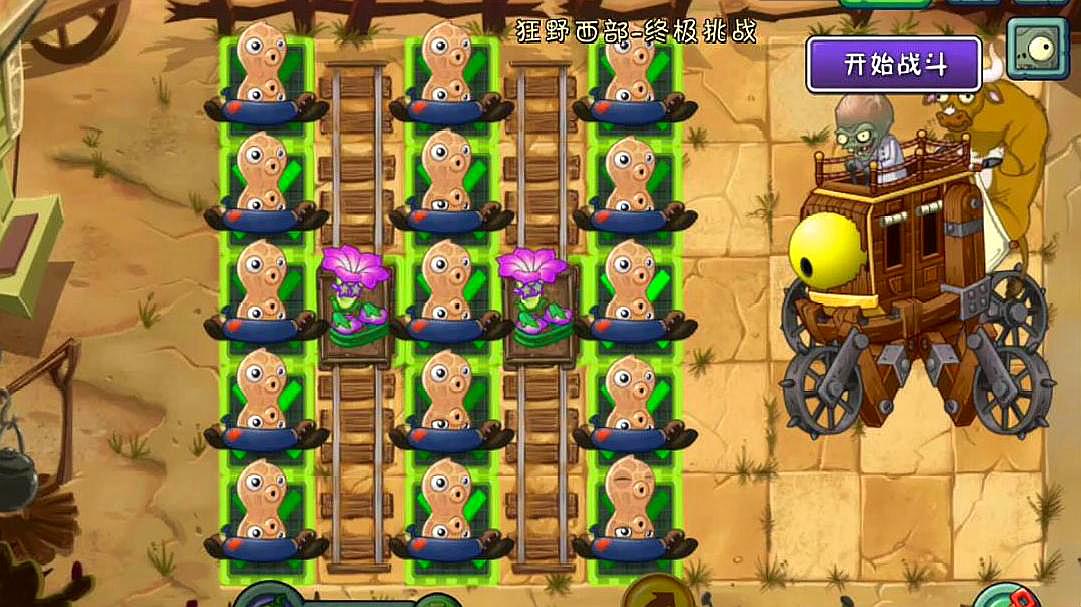Open the zombie preview icon
Viewport: 1081px width, 607px height.
(1037, 49)
